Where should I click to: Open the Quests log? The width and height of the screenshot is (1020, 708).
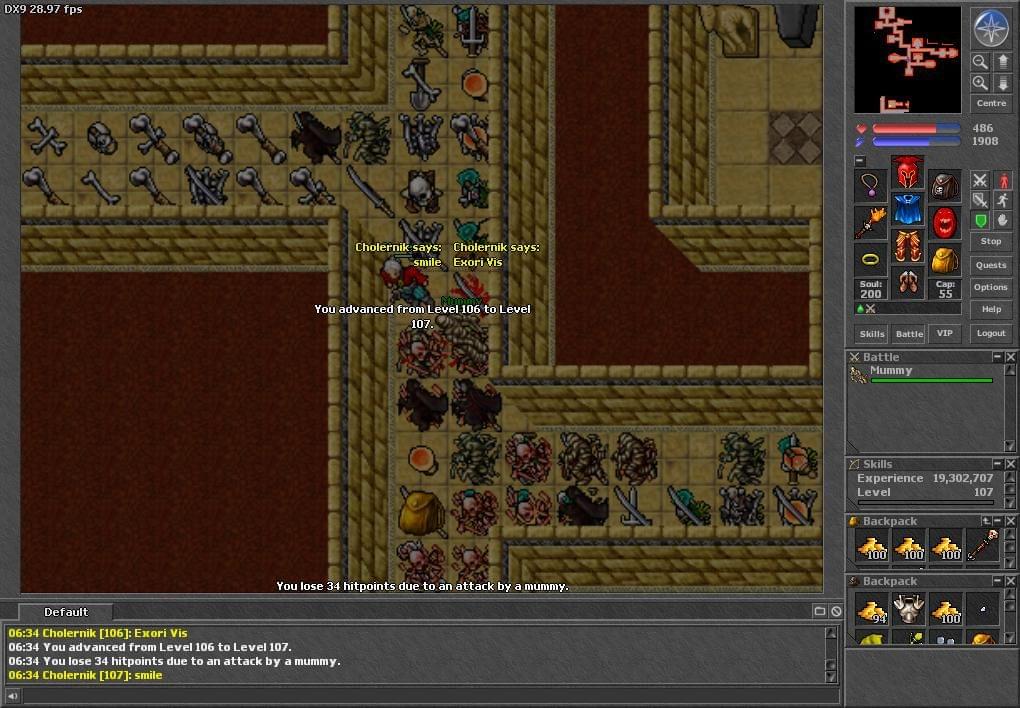(991, 265)
